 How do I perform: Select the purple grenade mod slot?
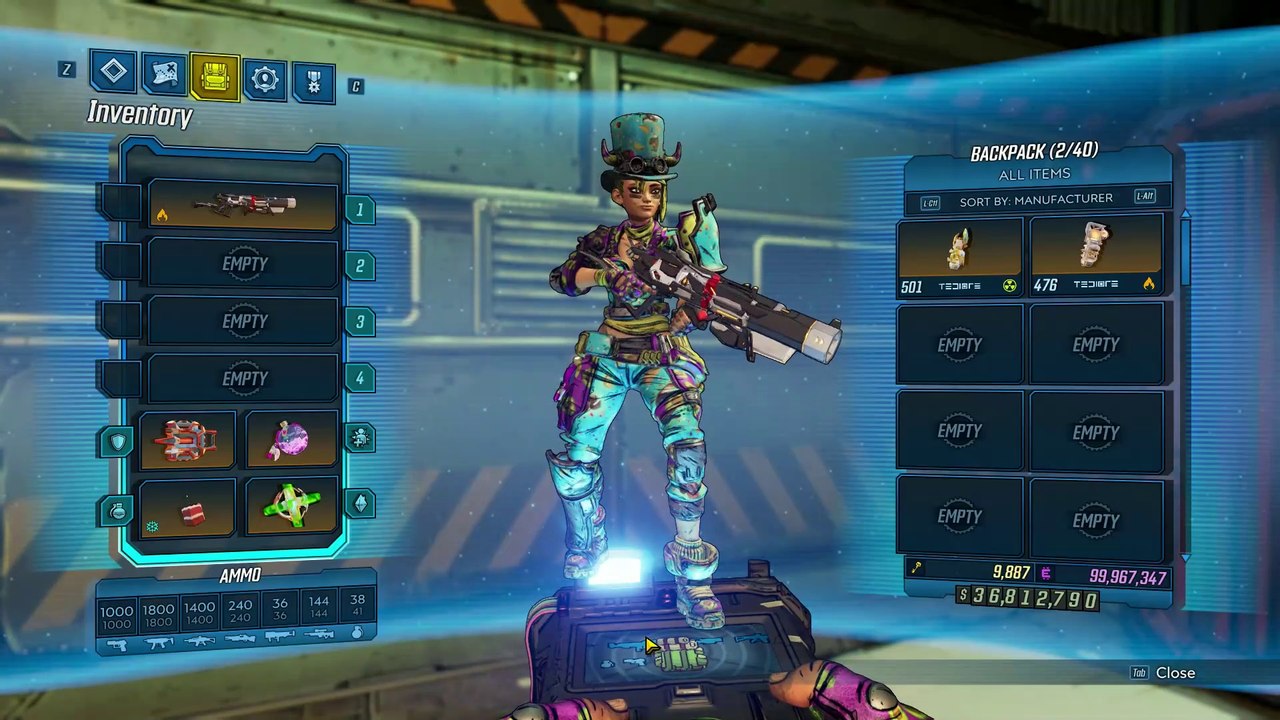click(291, 440)
